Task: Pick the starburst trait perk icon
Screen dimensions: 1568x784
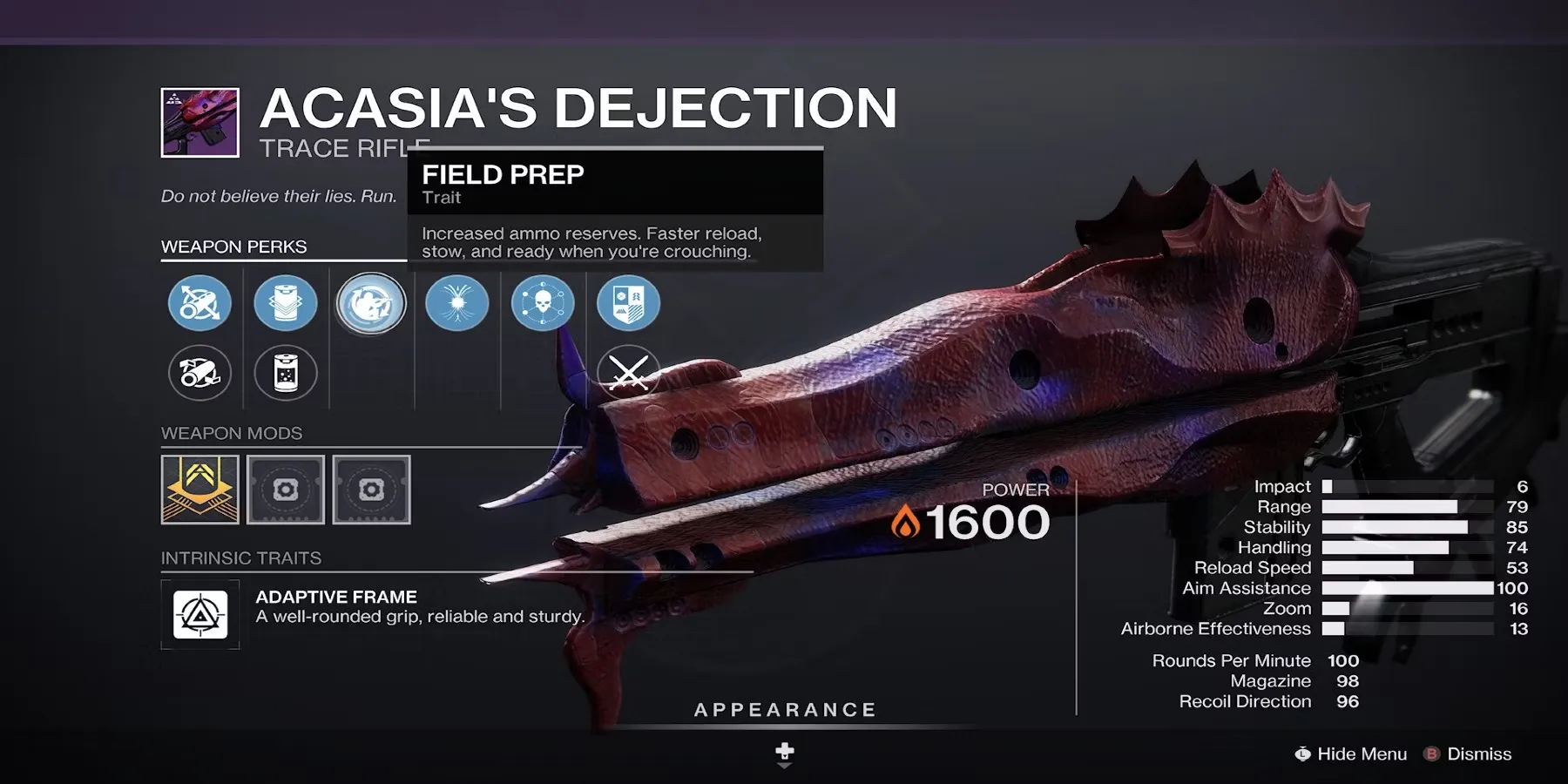Action: 457,303
